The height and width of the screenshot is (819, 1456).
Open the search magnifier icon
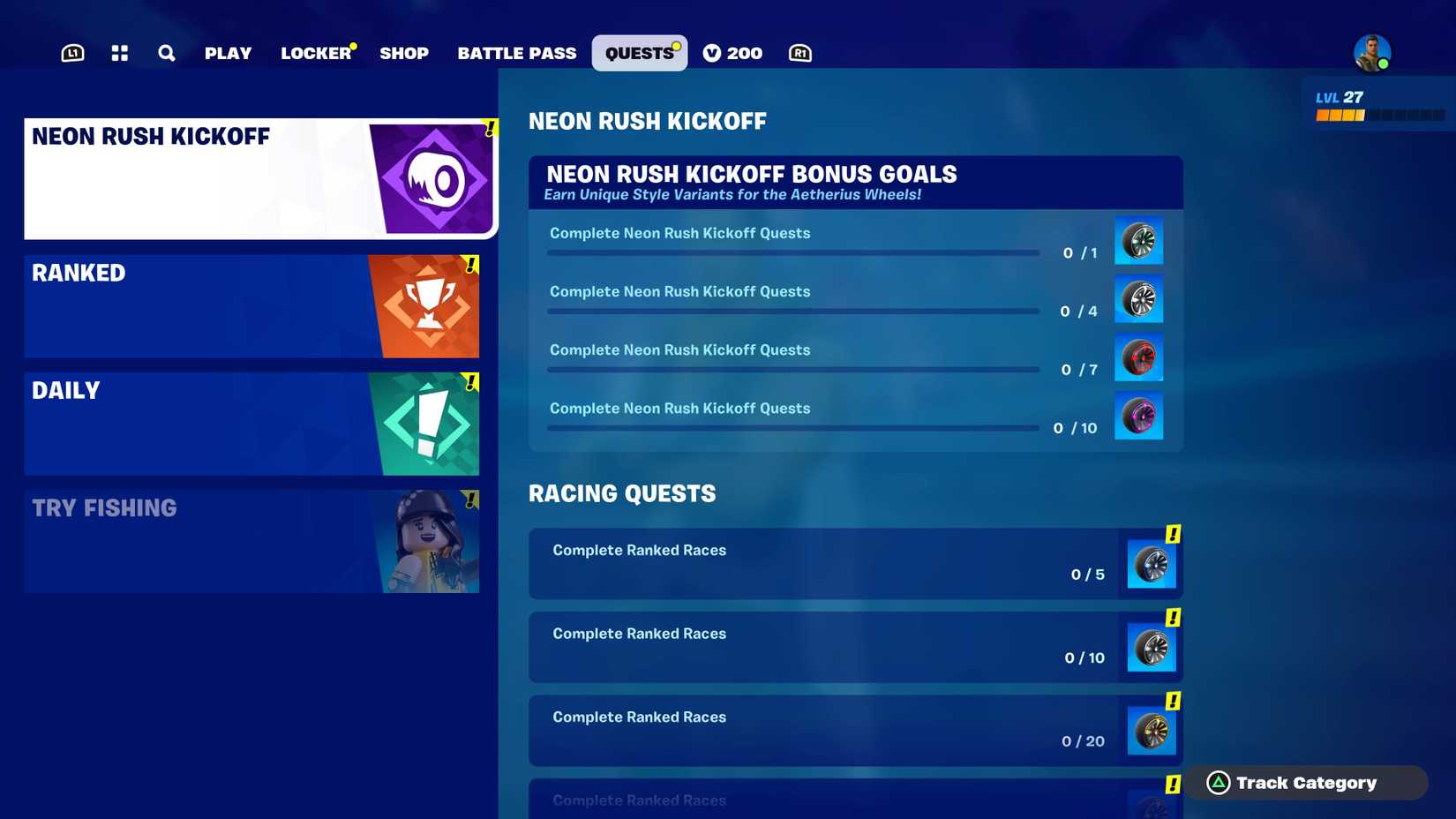pyautogui.click(x=166, y=52)
